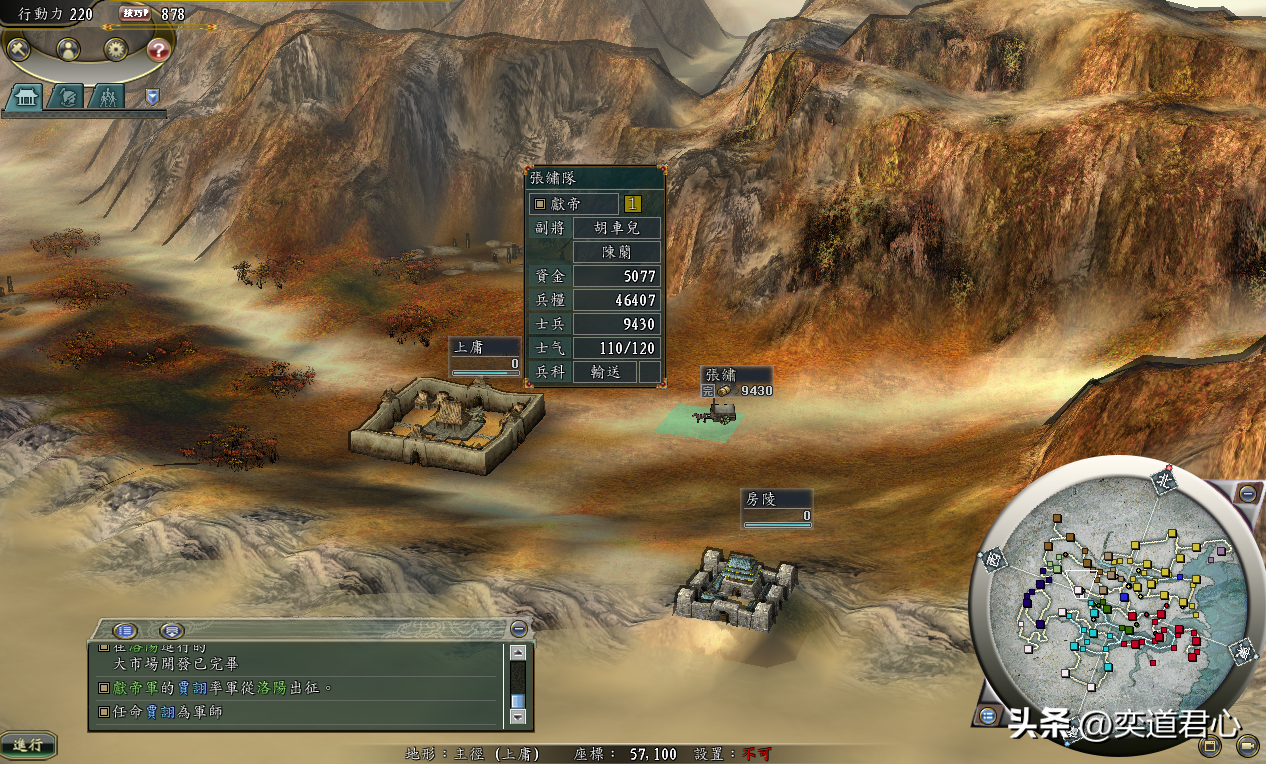Select the 張繡 transport unit label
The image size is (1266, 764).
(735, 375)
